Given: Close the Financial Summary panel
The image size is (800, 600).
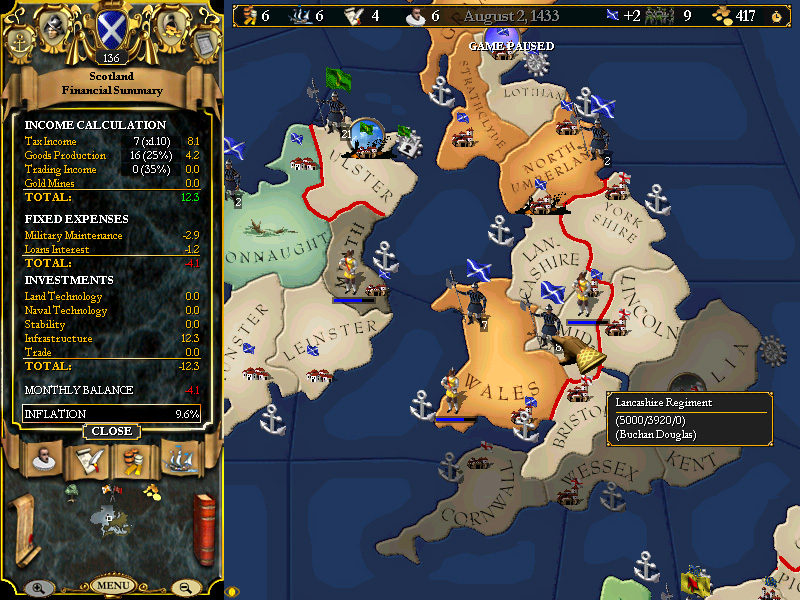Looking at the screenshot, I should 112,431.
